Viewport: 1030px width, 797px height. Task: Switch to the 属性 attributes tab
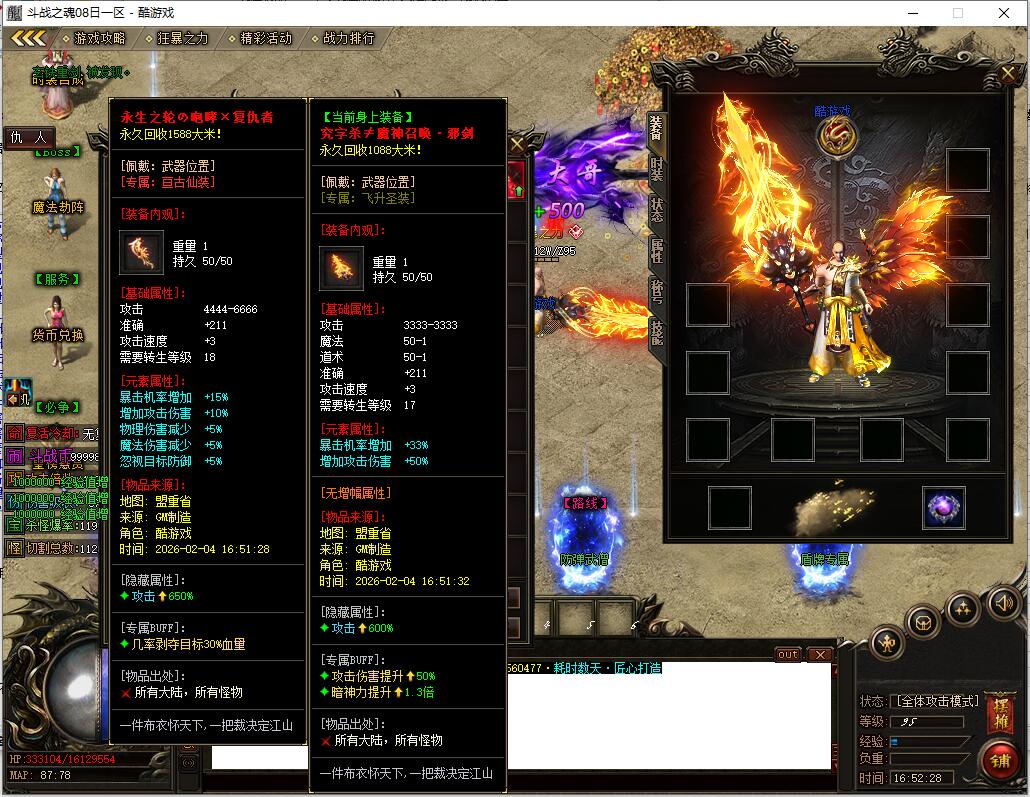pos(657,250)
